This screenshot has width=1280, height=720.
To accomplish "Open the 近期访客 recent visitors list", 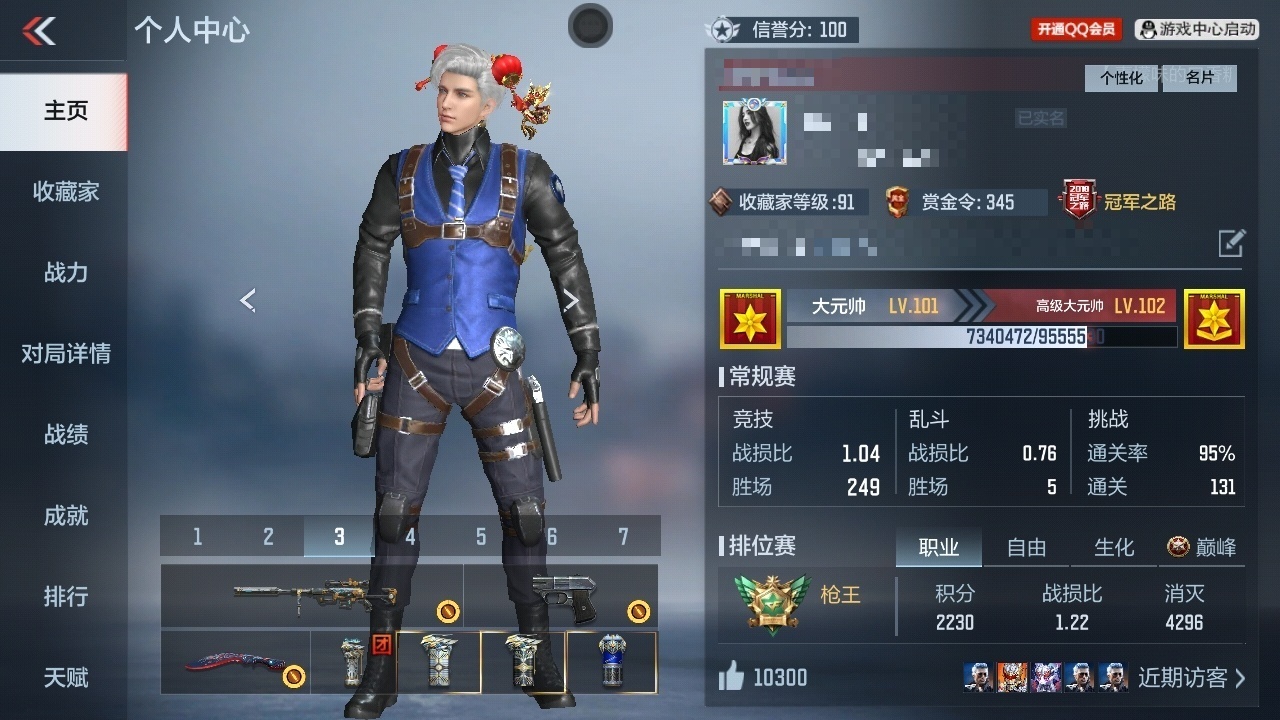I will click(x=1191, y=678).
